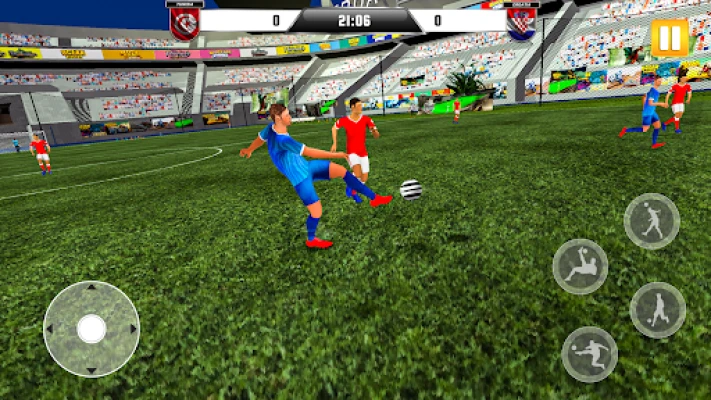Click the virtual joystick center knob

(91, 328)
